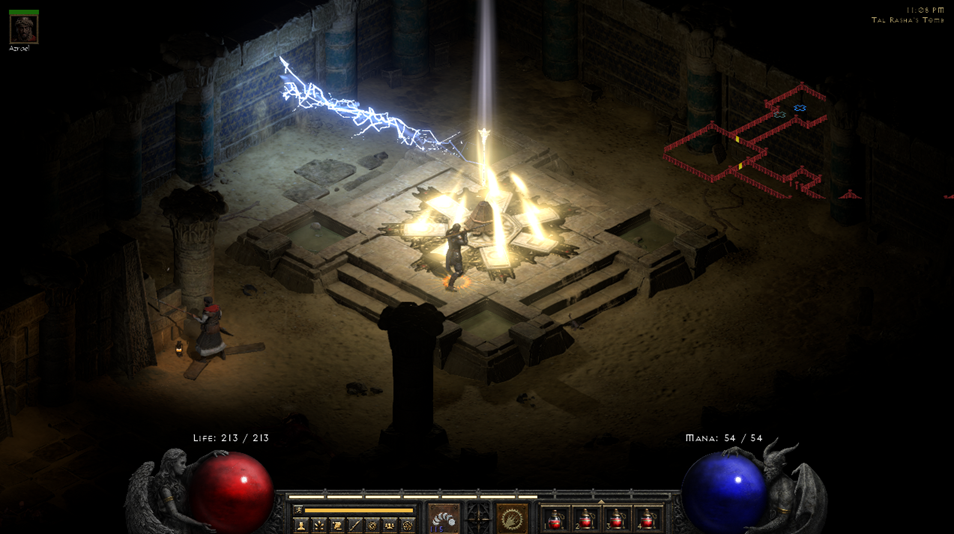954x534 pixels.
Task: Expand the belt using the small arrow above the potions
Action: 601,502
